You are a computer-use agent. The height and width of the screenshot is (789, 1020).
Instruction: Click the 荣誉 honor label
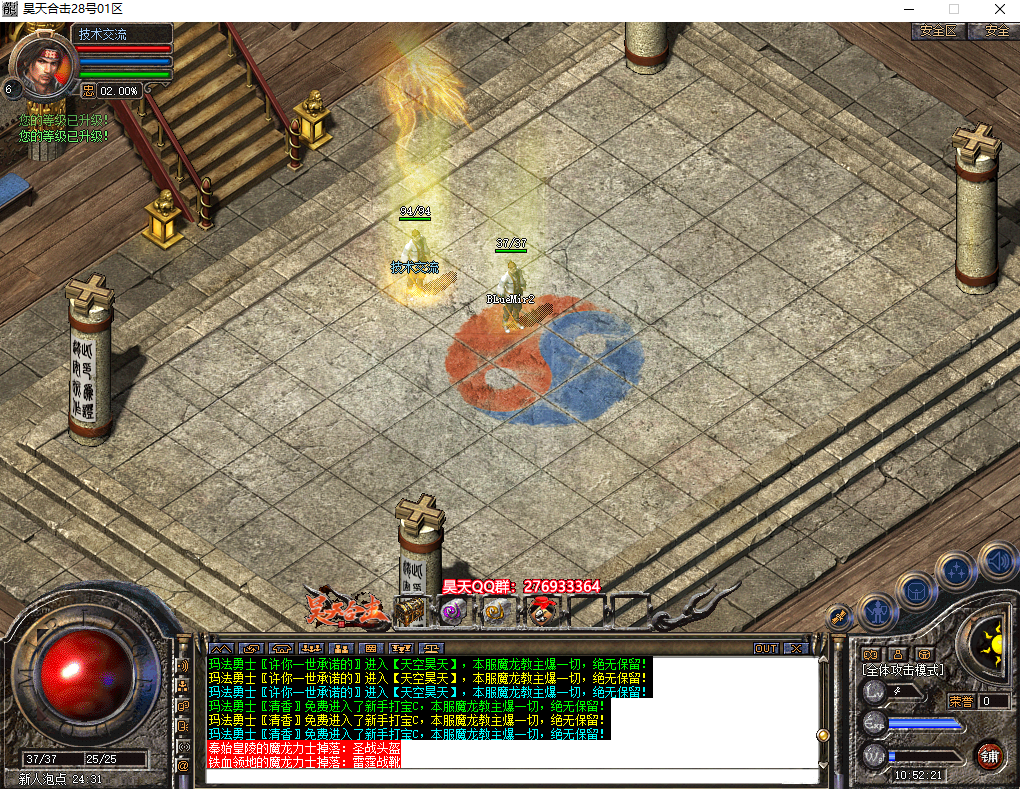[x=961, y=701]
